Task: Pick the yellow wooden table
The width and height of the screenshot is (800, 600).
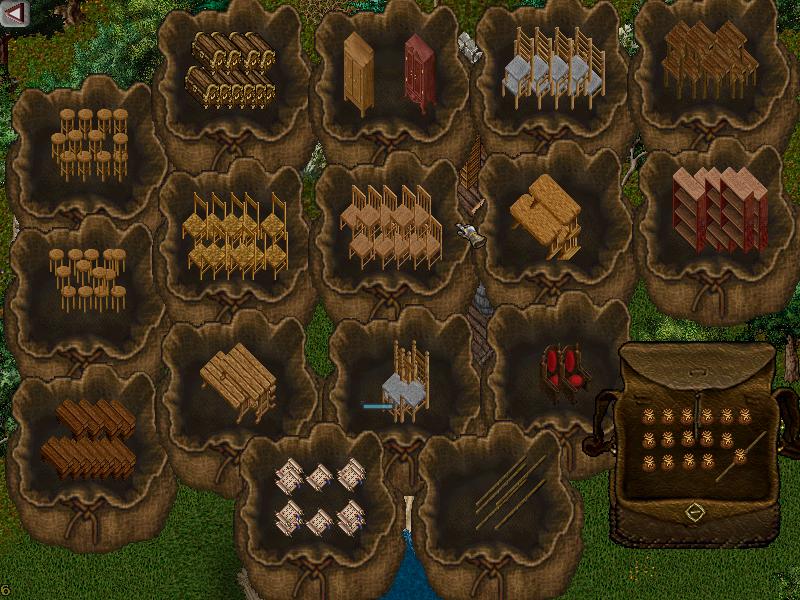Action: pyautogui.click(x=545, y=215)
